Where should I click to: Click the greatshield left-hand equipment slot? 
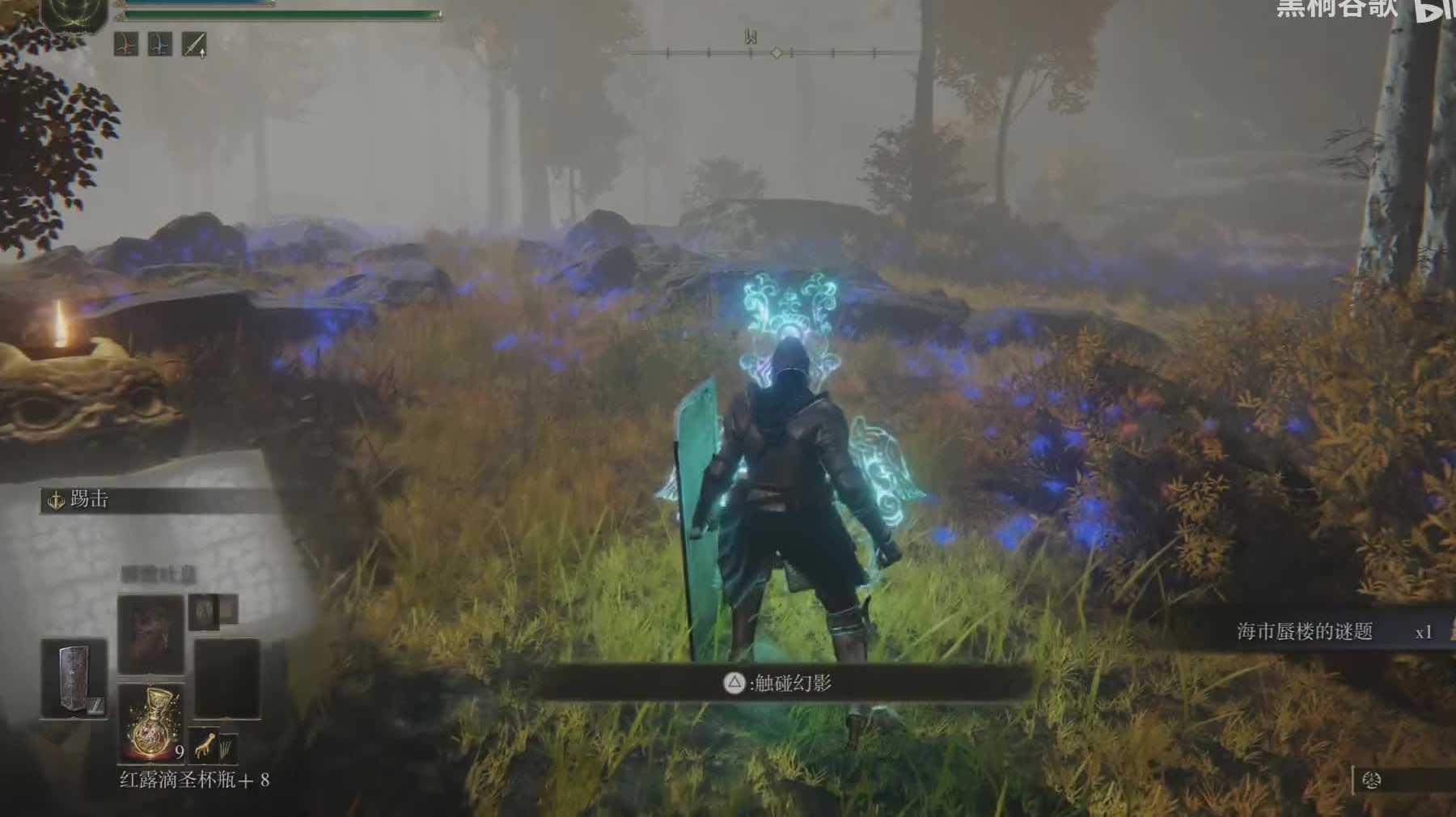click(x=74, y=678)
